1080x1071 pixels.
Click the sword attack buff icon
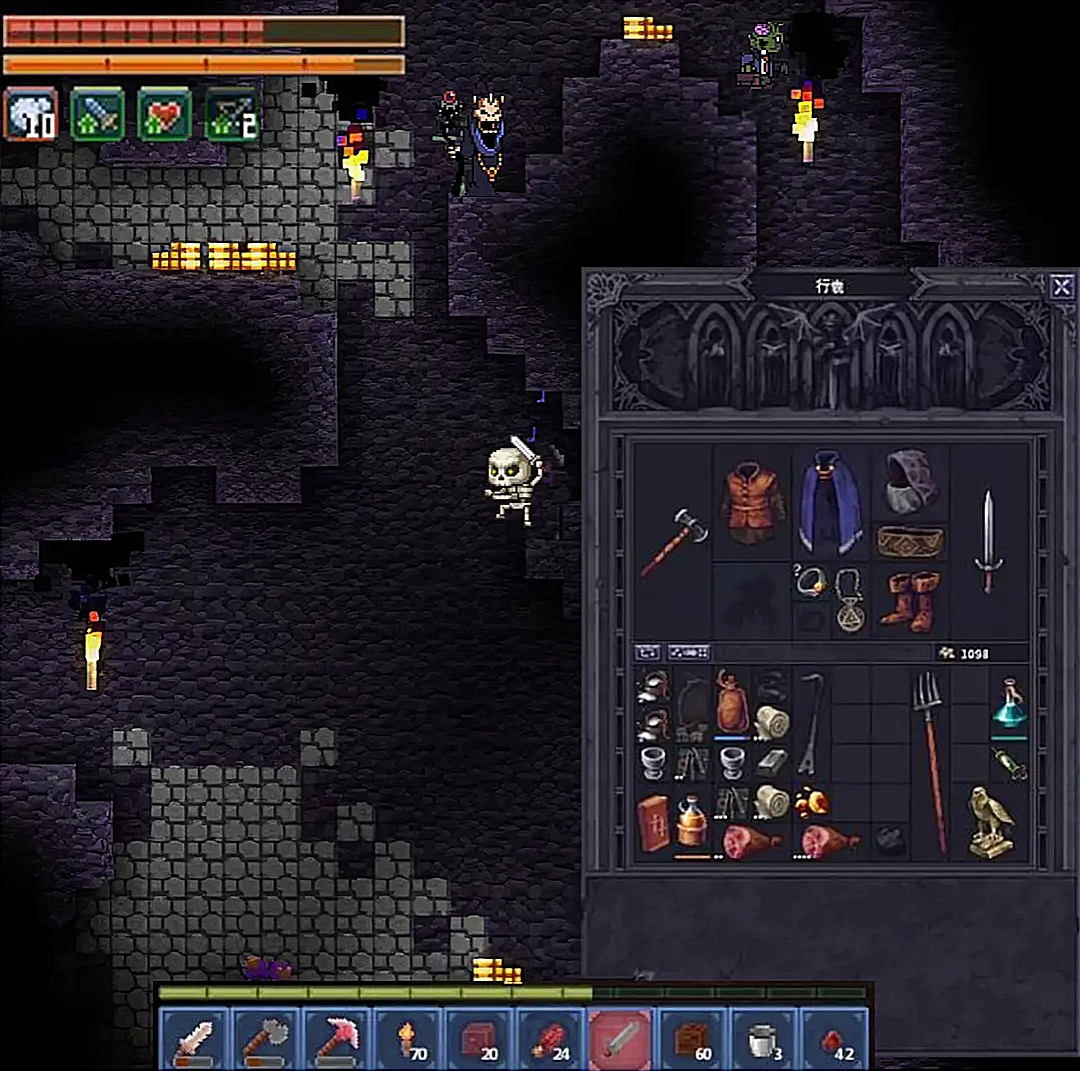(x=97, y=114)
